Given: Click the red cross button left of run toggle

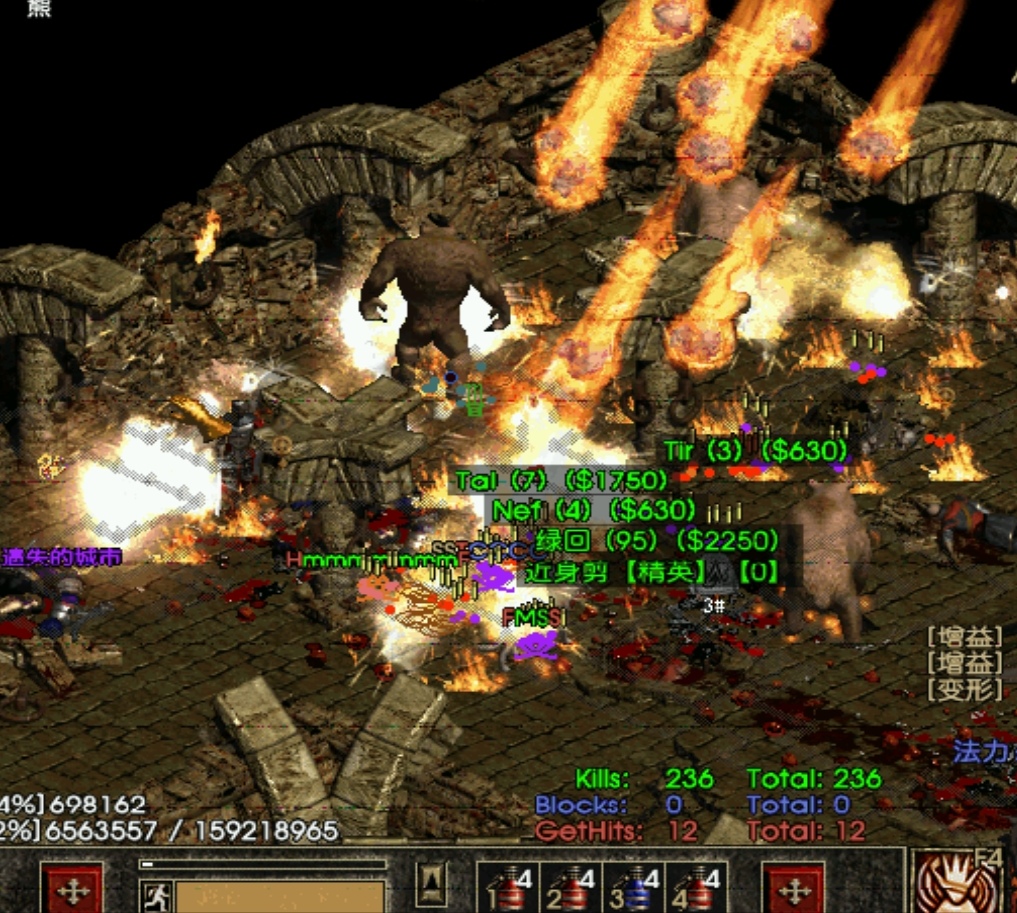Looking at the screenshot, I should click(x=71, y=890).
